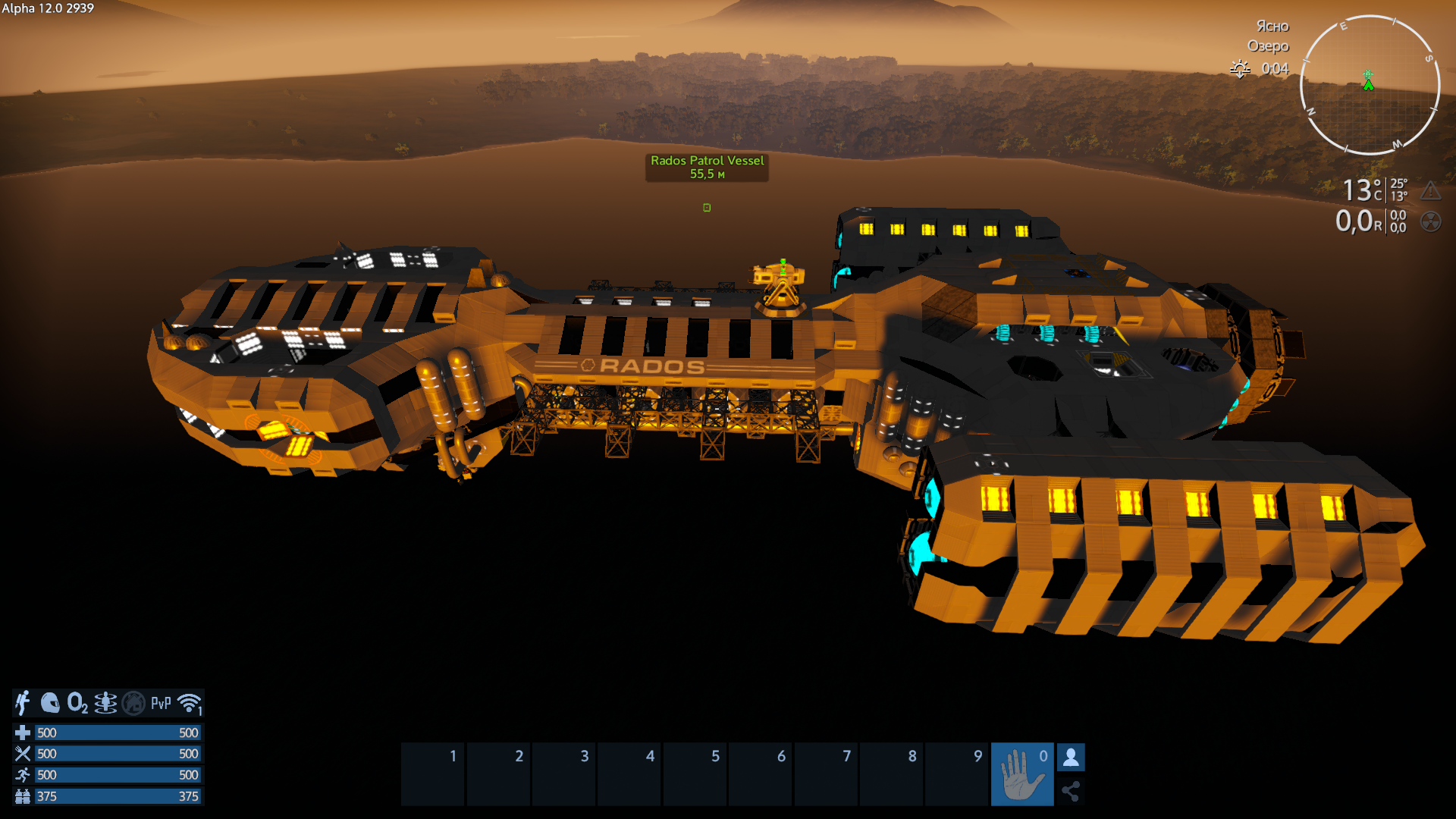Toggle the helmet status icon
The height and width of the screenshot is (819, 1456).
50,703
